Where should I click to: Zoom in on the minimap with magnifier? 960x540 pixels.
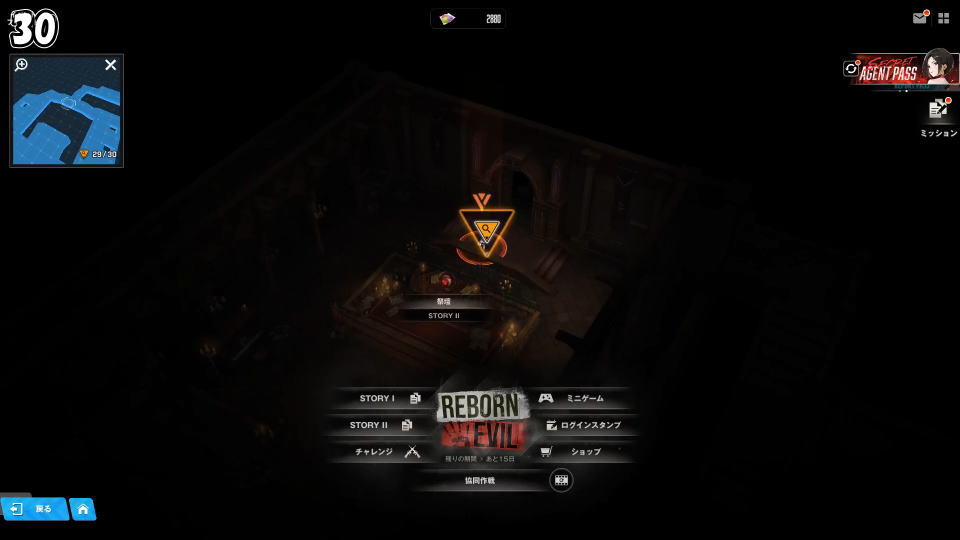pos(22,65)
